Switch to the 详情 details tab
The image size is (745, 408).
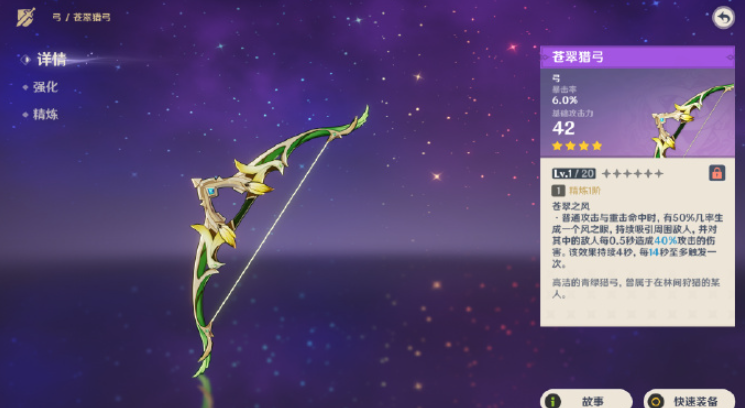(x=50, y=60)
